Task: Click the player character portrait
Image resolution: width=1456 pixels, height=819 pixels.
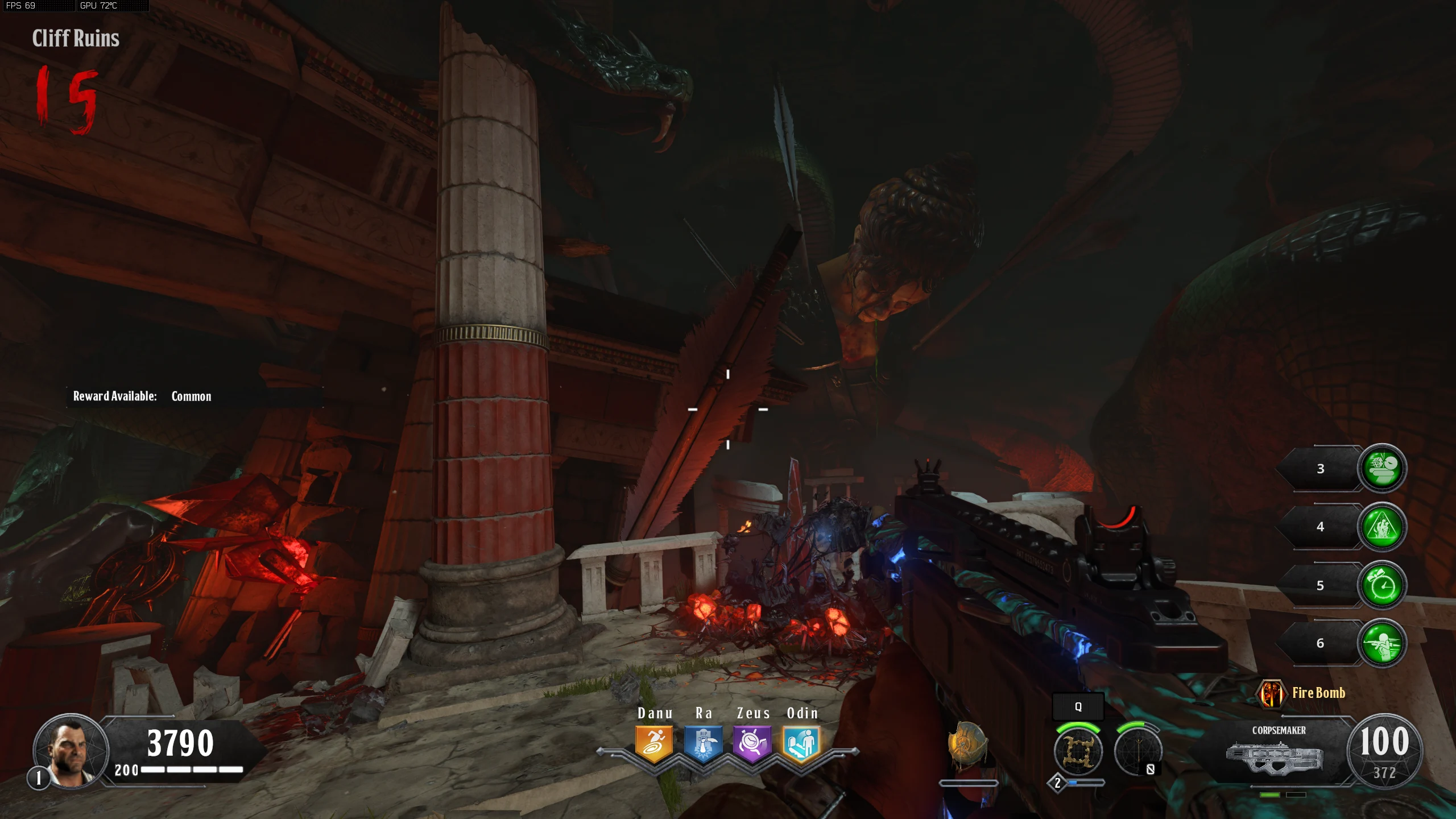Action: pos(71,751)
